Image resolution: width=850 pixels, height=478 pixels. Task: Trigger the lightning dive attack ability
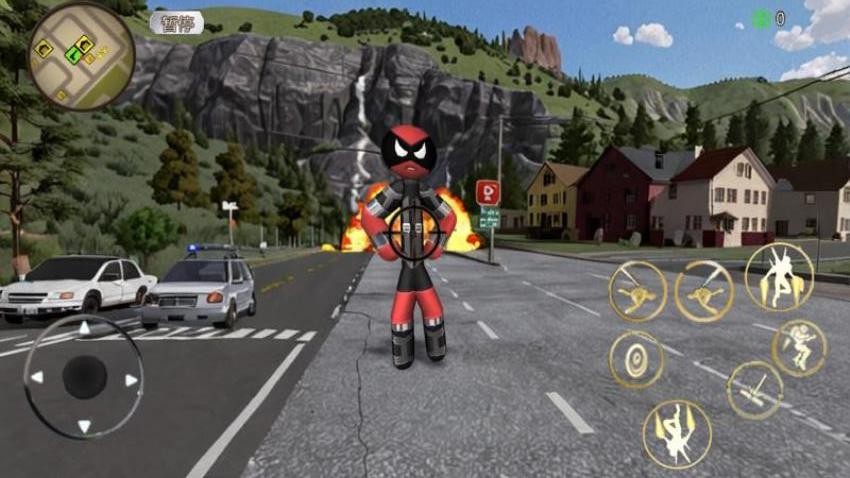point(677,433)
